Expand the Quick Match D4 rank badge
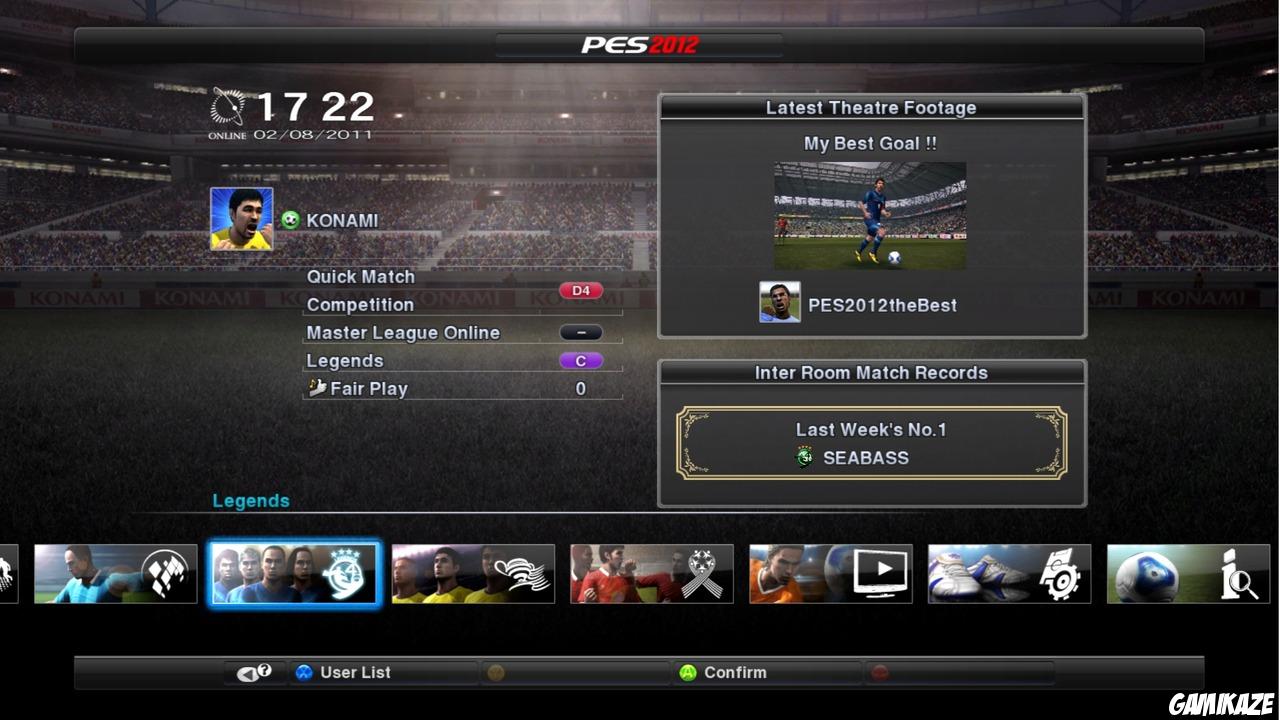Image resolution: width=1280 pixels, height=720 pixels. (580, 290)
